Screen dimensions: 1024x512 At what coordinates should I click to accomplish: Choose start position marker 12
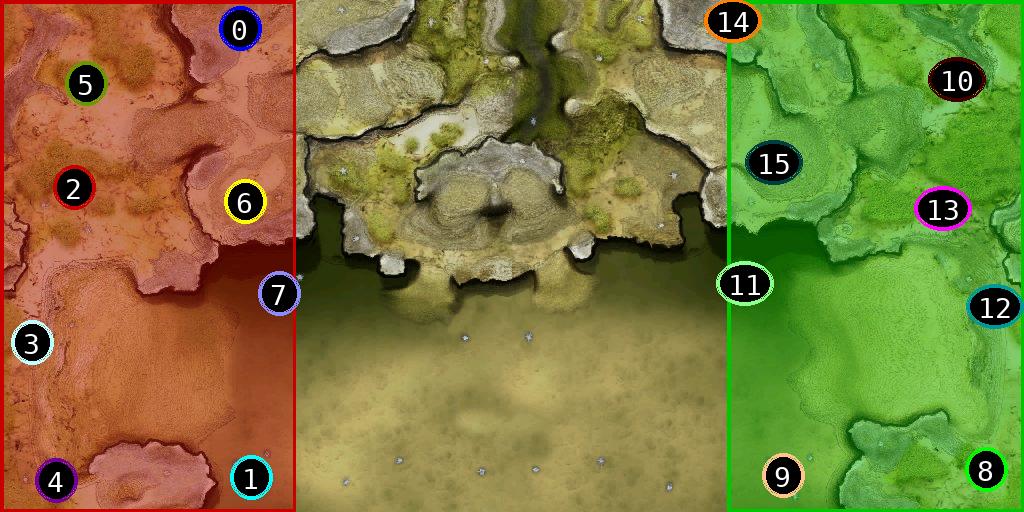(995, 308)
